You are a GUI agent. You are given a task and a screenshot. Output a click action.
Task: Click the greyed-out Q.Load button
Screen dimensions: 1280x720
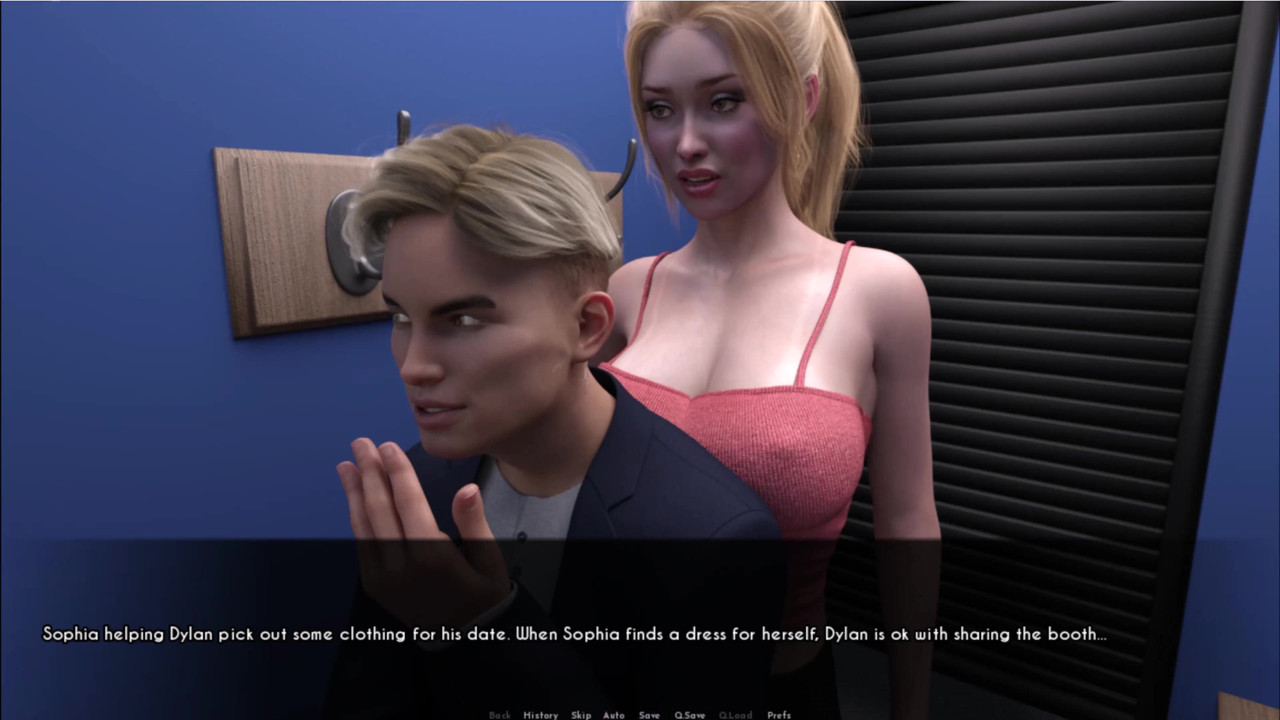735,715
